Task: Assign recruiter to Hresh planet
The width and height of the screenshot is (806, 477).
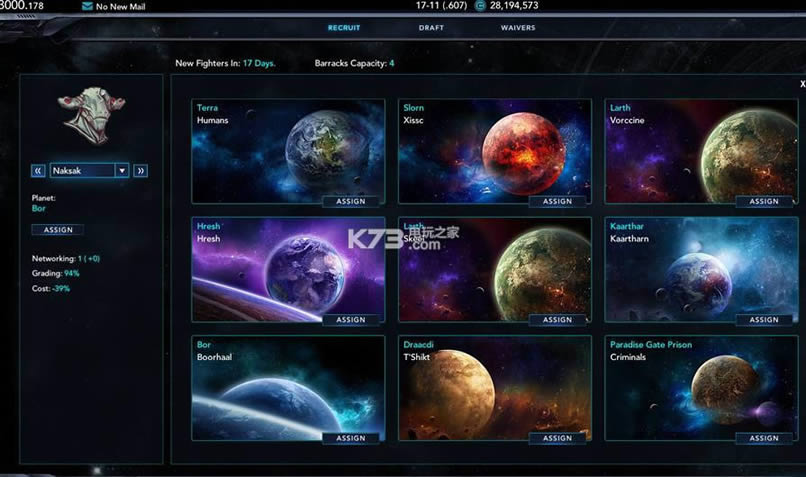Action: coord(350,320)
